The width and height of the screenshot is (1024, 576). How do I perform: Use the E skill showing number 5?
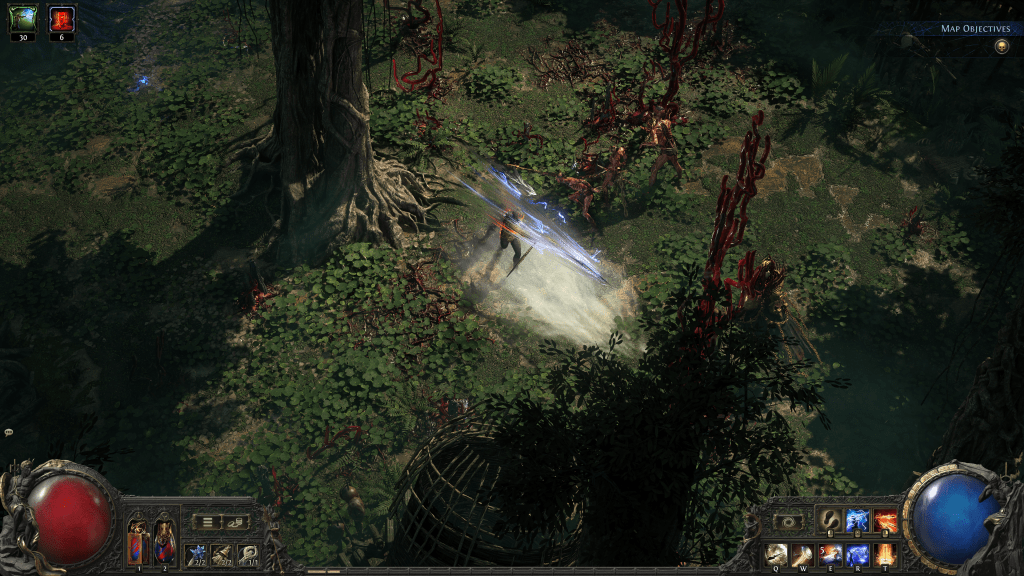[830, 553]
